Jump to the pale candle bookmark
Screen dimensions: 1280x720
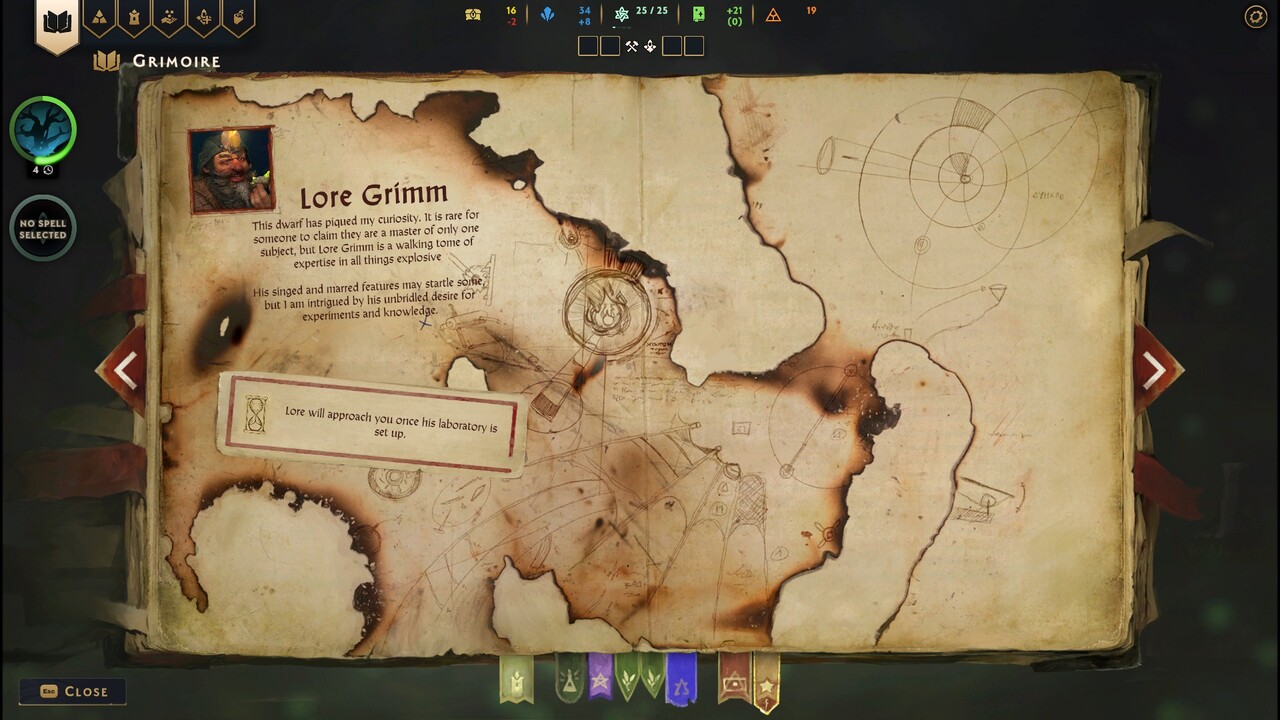pos(516,679)
